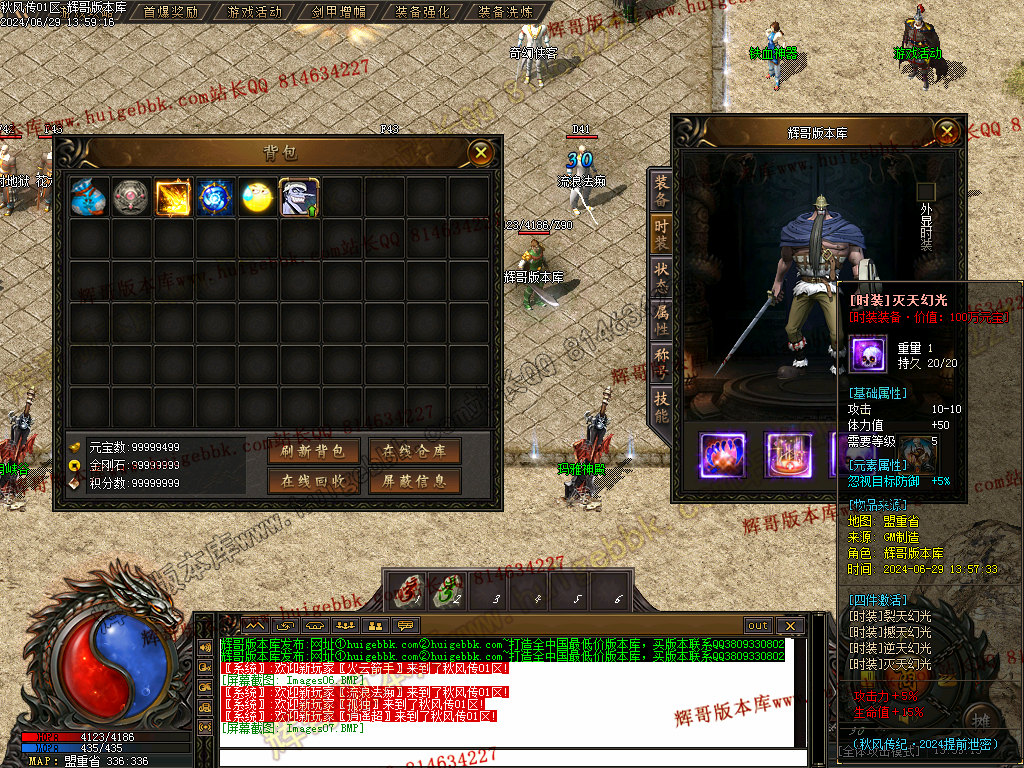1024x768 pixels.
Task: Select the blue money bag item
Action: coord(89,197)
